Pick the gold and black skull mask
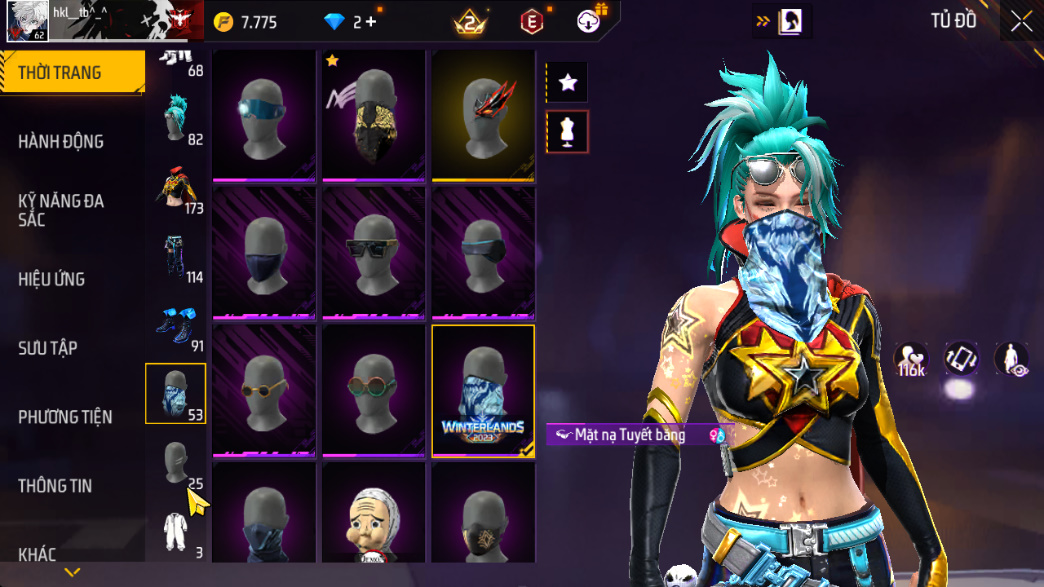The image size is (1044, 587). click(x=374, y=116)
